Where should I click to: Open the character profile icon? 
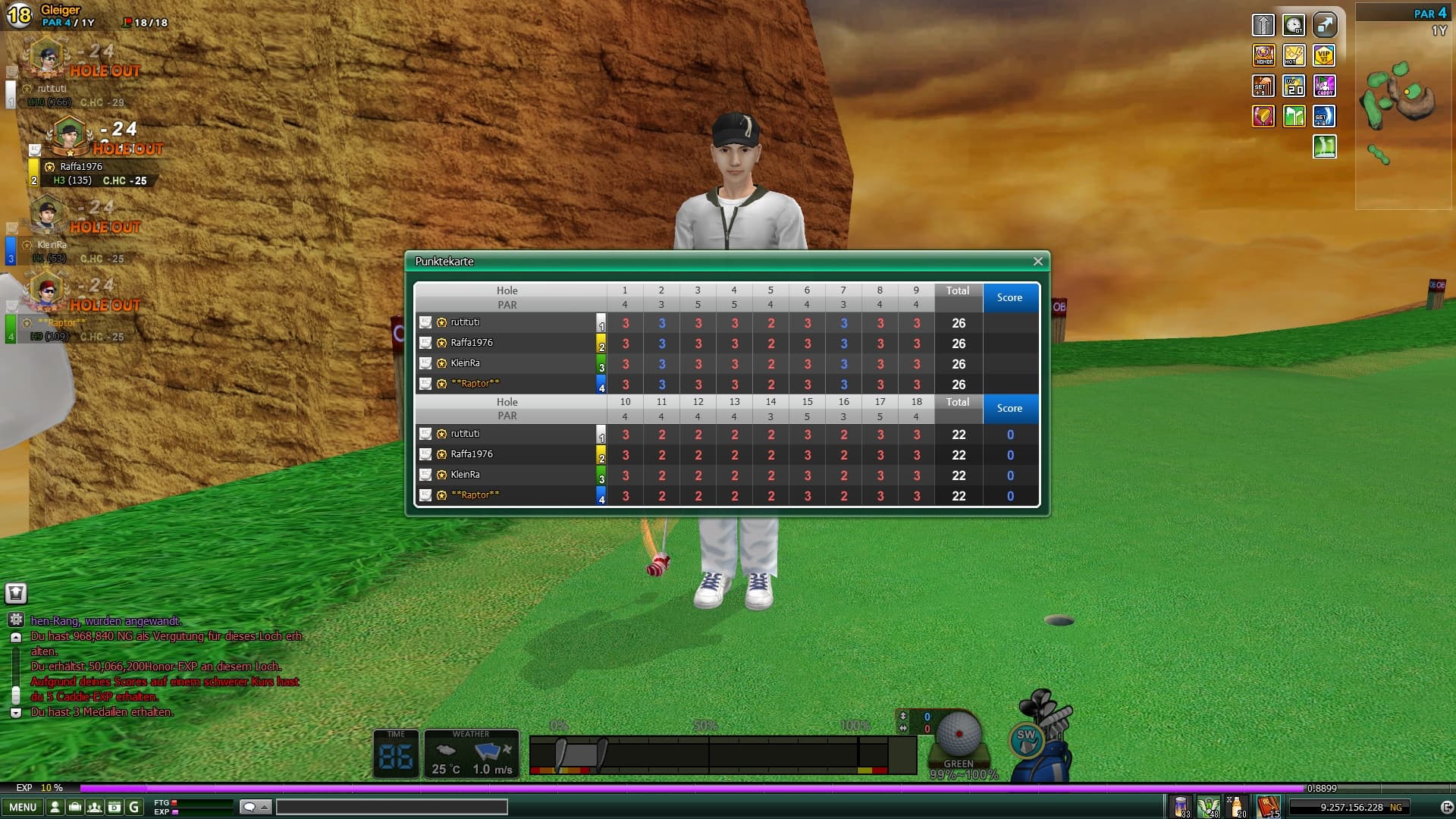coord(55,807)
